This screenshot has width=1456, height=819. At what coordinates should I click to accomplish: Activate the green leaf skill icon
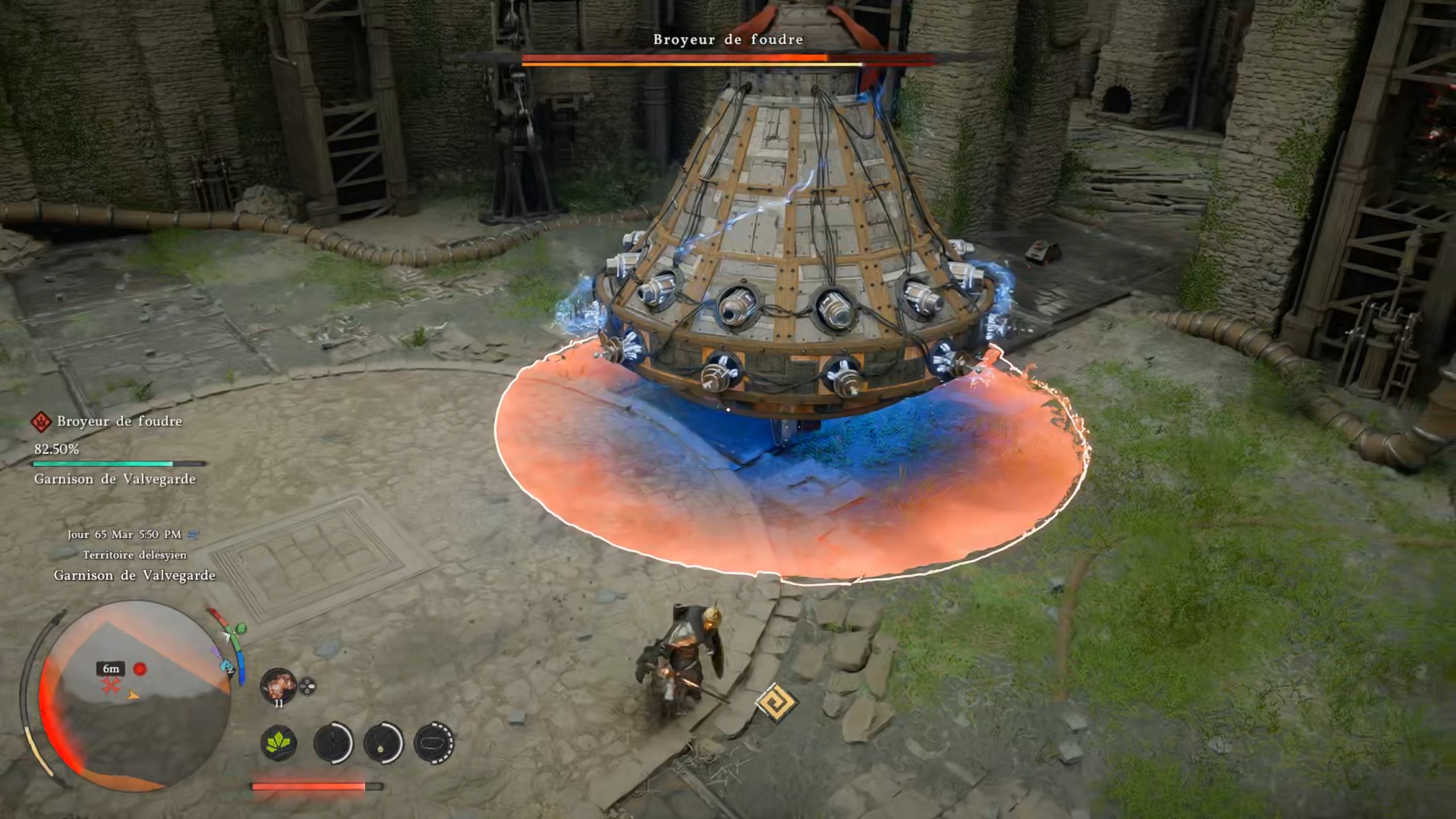pos(279,742)
